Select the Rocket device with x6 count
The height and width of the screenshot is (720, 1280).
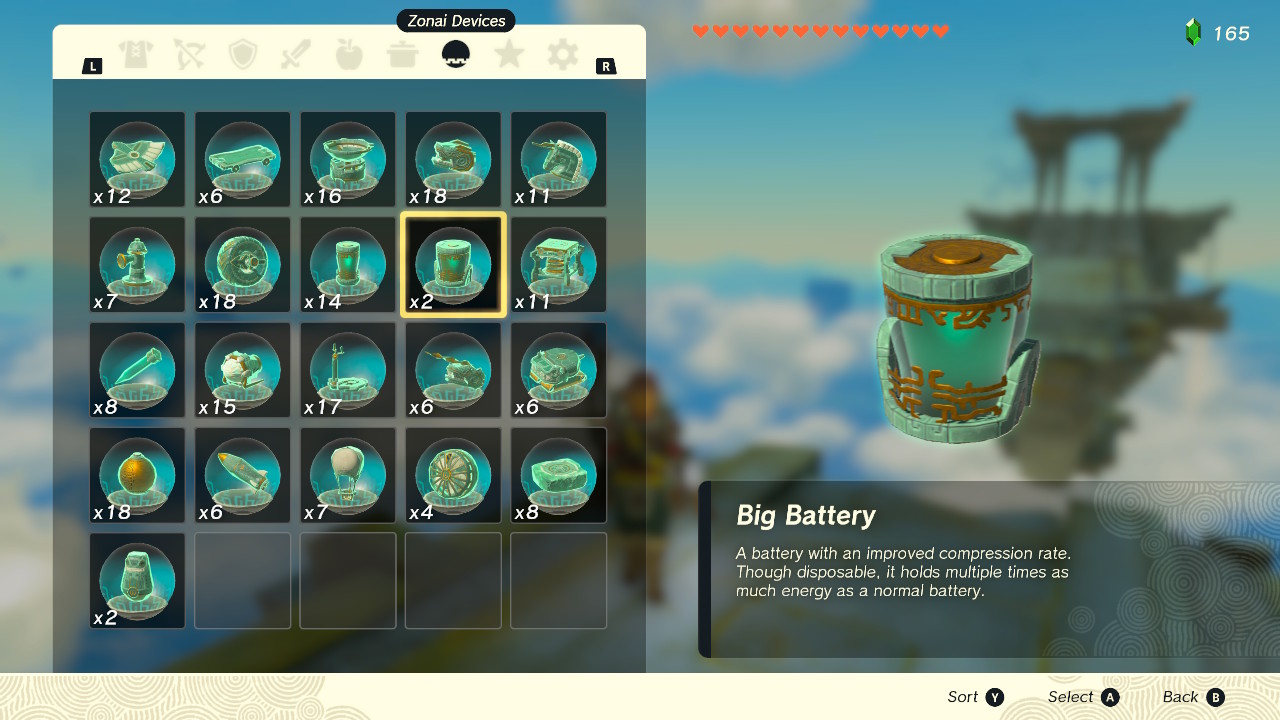point(242,475)
